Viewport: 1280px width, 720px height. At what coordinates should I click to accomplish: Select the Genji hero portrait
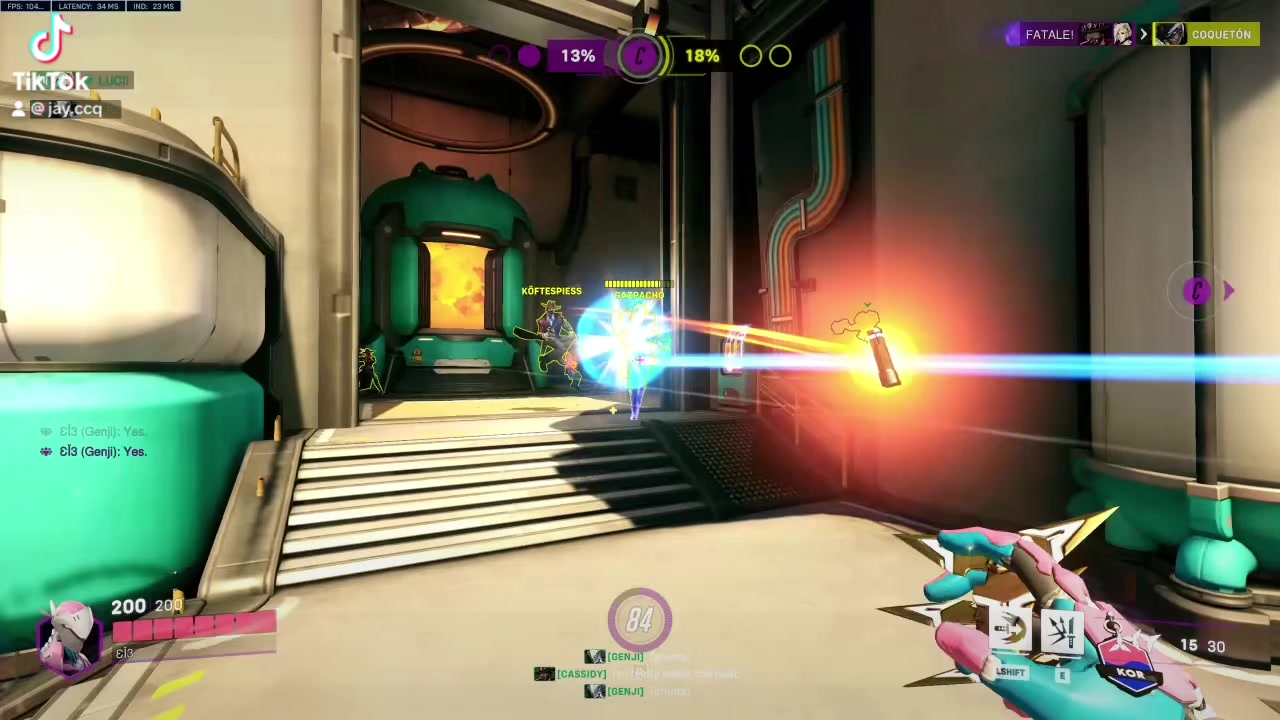click(70, 636)
